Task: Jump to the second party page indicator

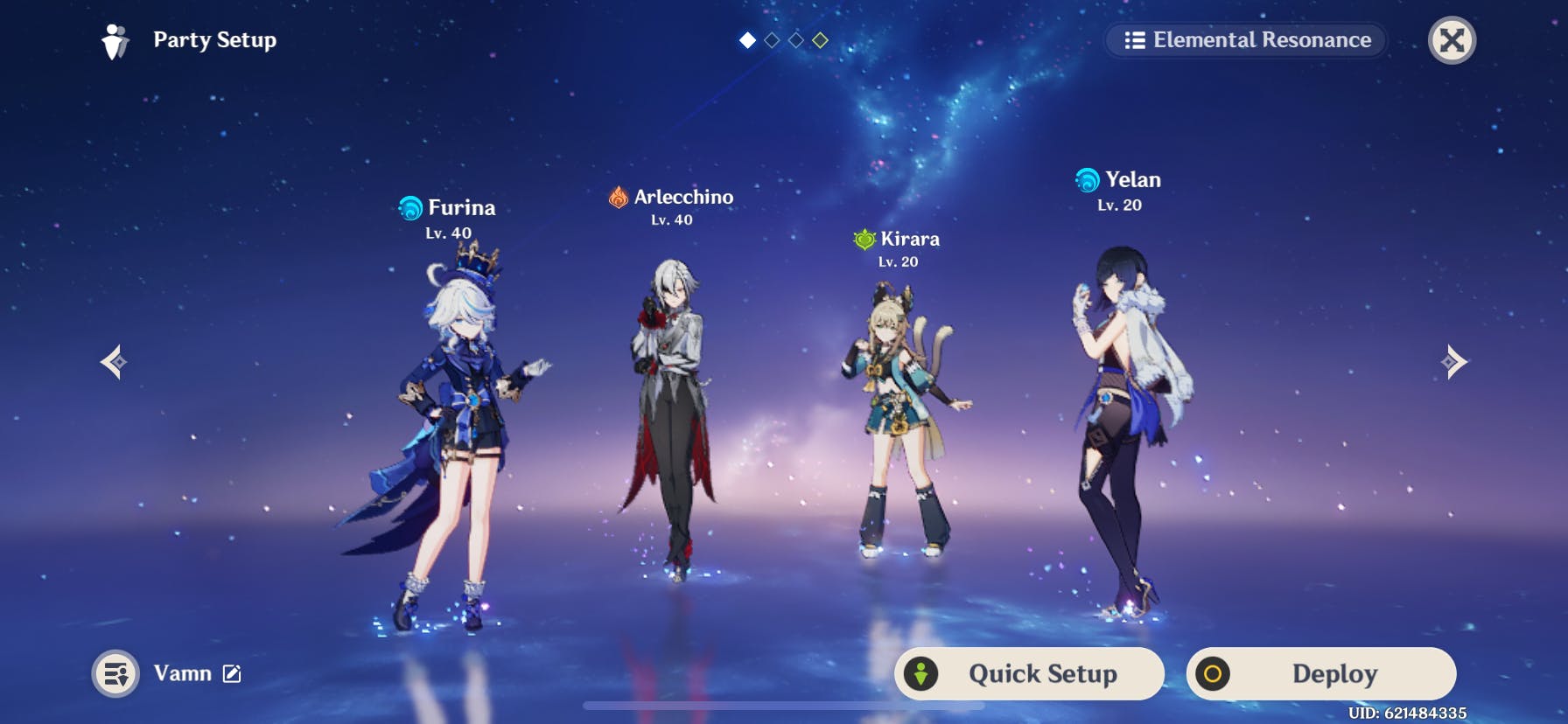Action: [772, 40]
